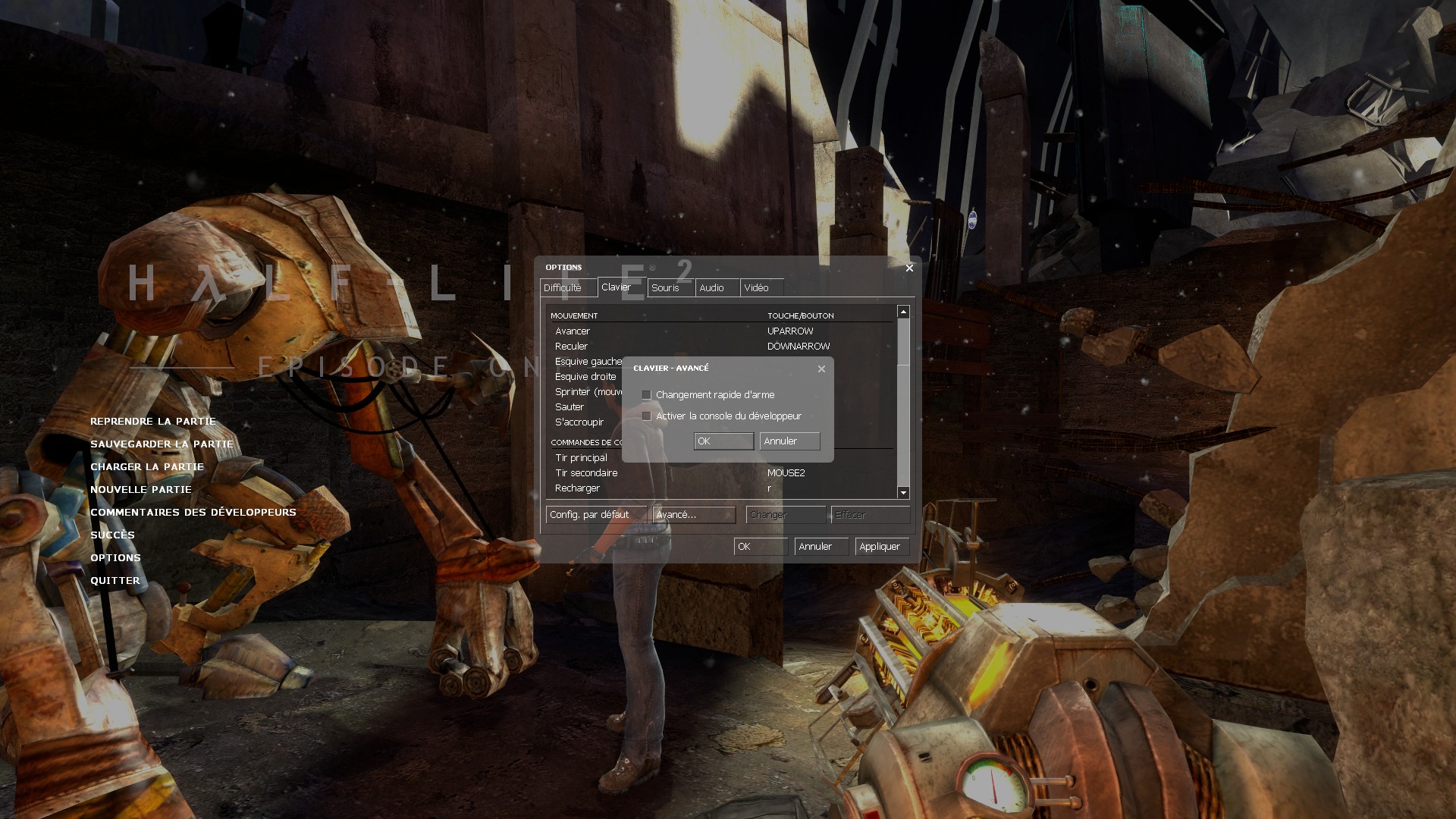Screen dimensions: 1456x819
Task: Show the Vidéo tab
Action: (x=756, y=288)
